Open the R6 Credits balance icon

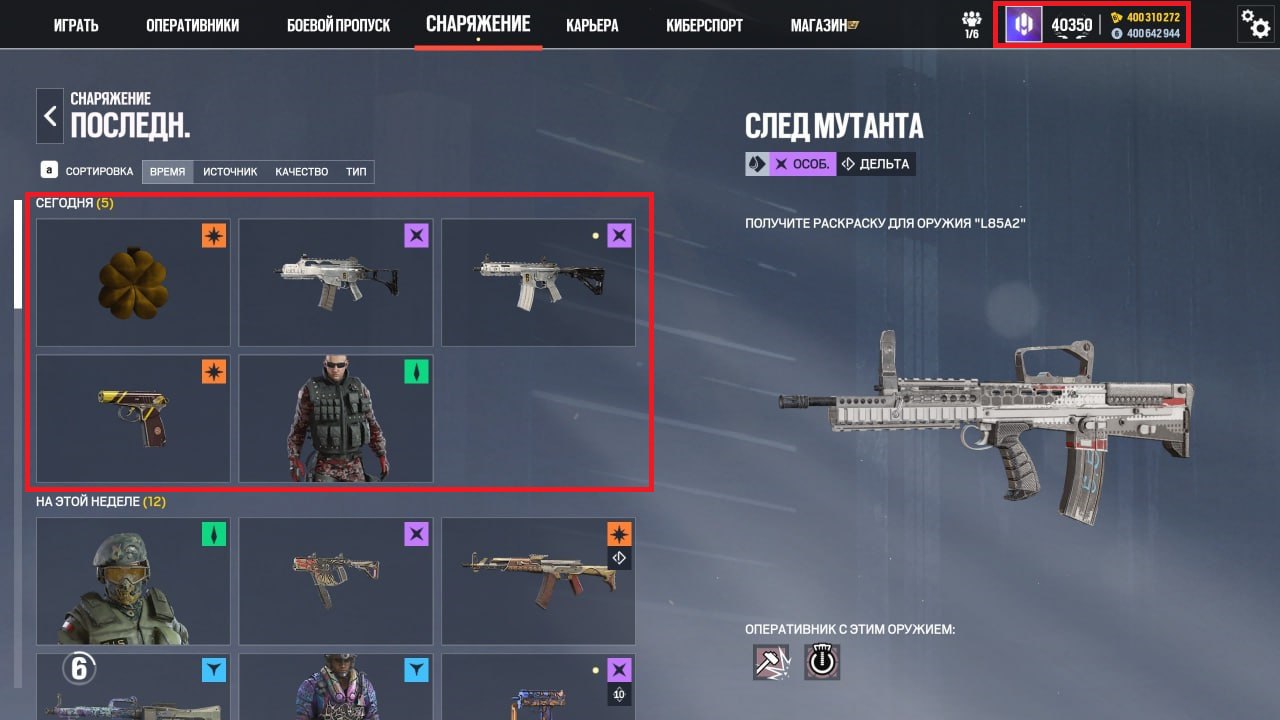click(x=1117, y=16)
